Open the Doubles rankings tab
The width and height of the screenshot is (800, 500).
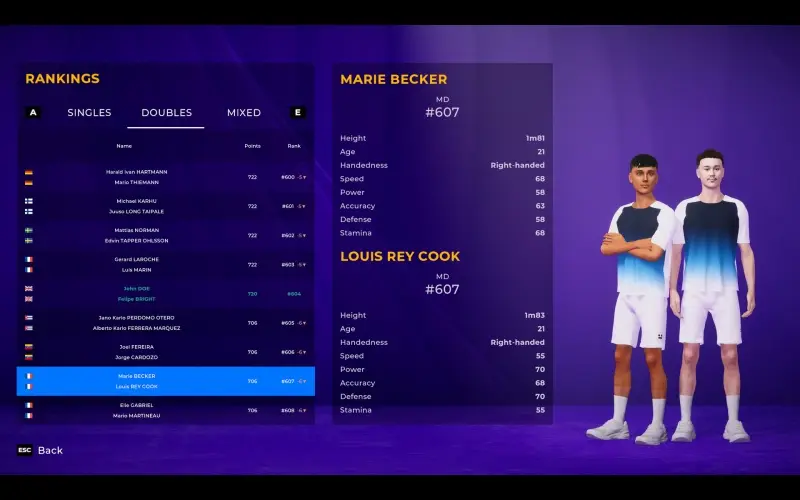click(x=166, y=113)
